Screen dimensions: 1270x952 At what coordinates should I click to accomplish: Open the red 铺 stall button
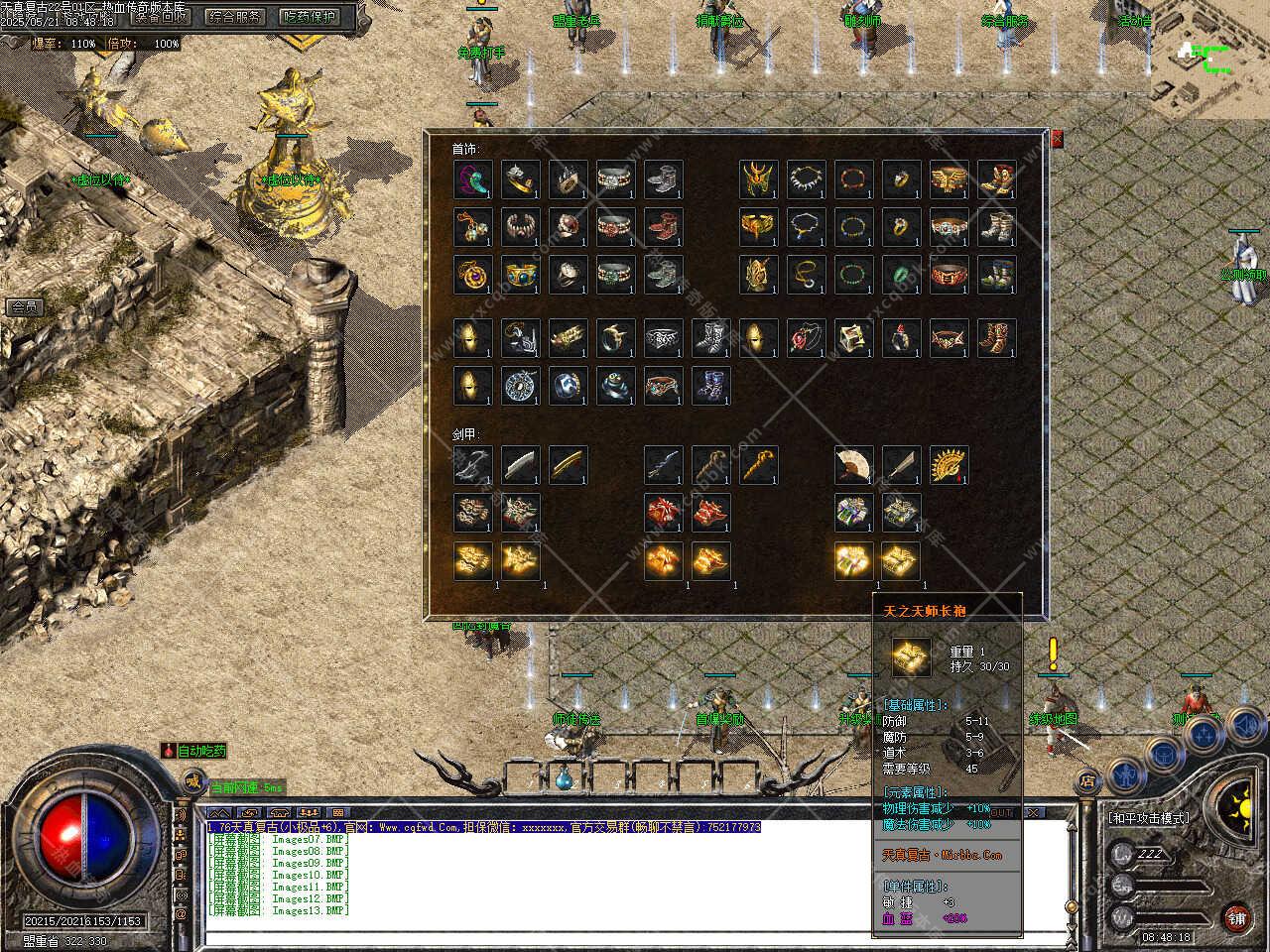(x=1236, y=916)
